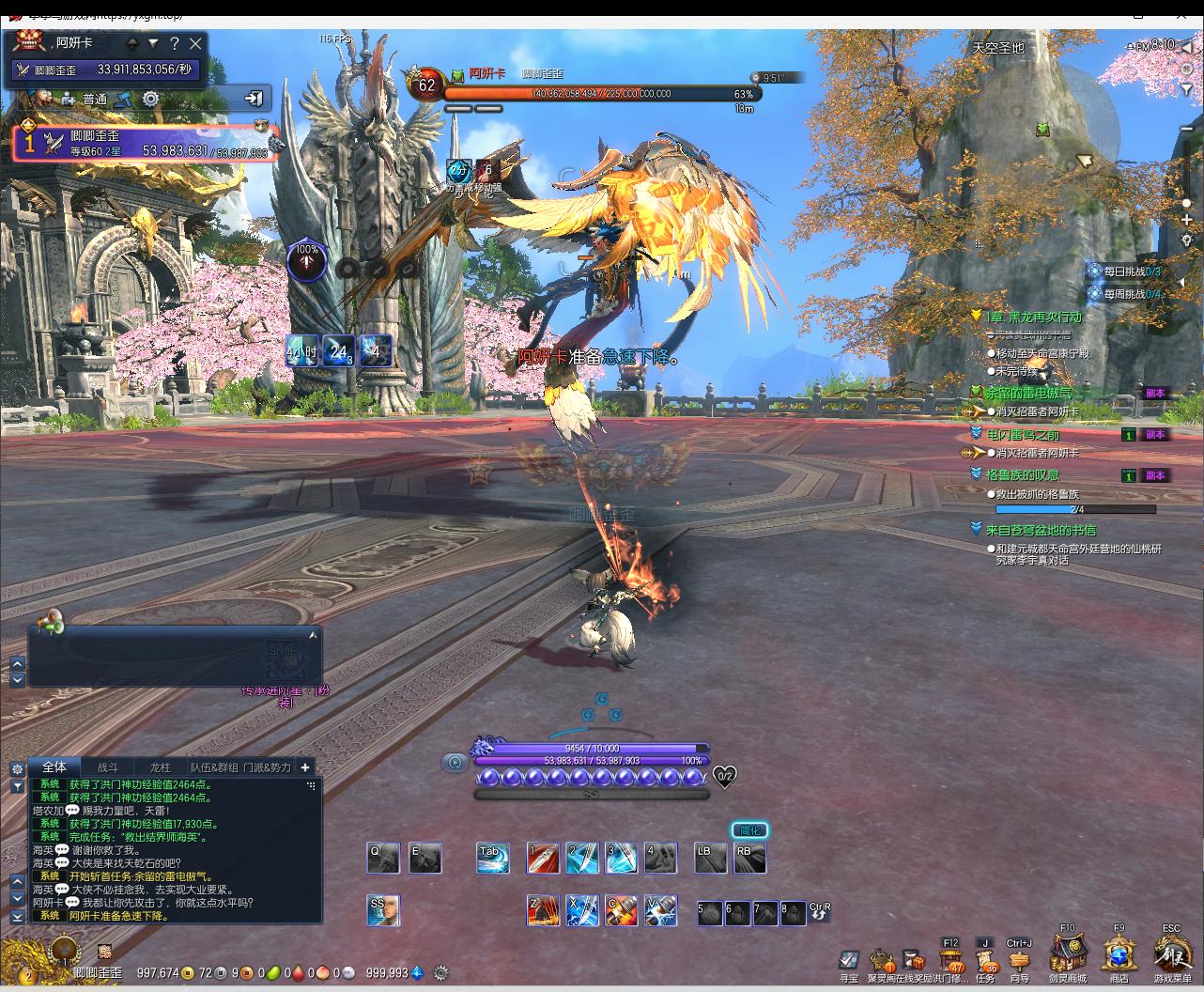Open the party settings gear
1204x992 pixels.
(150, 99)
